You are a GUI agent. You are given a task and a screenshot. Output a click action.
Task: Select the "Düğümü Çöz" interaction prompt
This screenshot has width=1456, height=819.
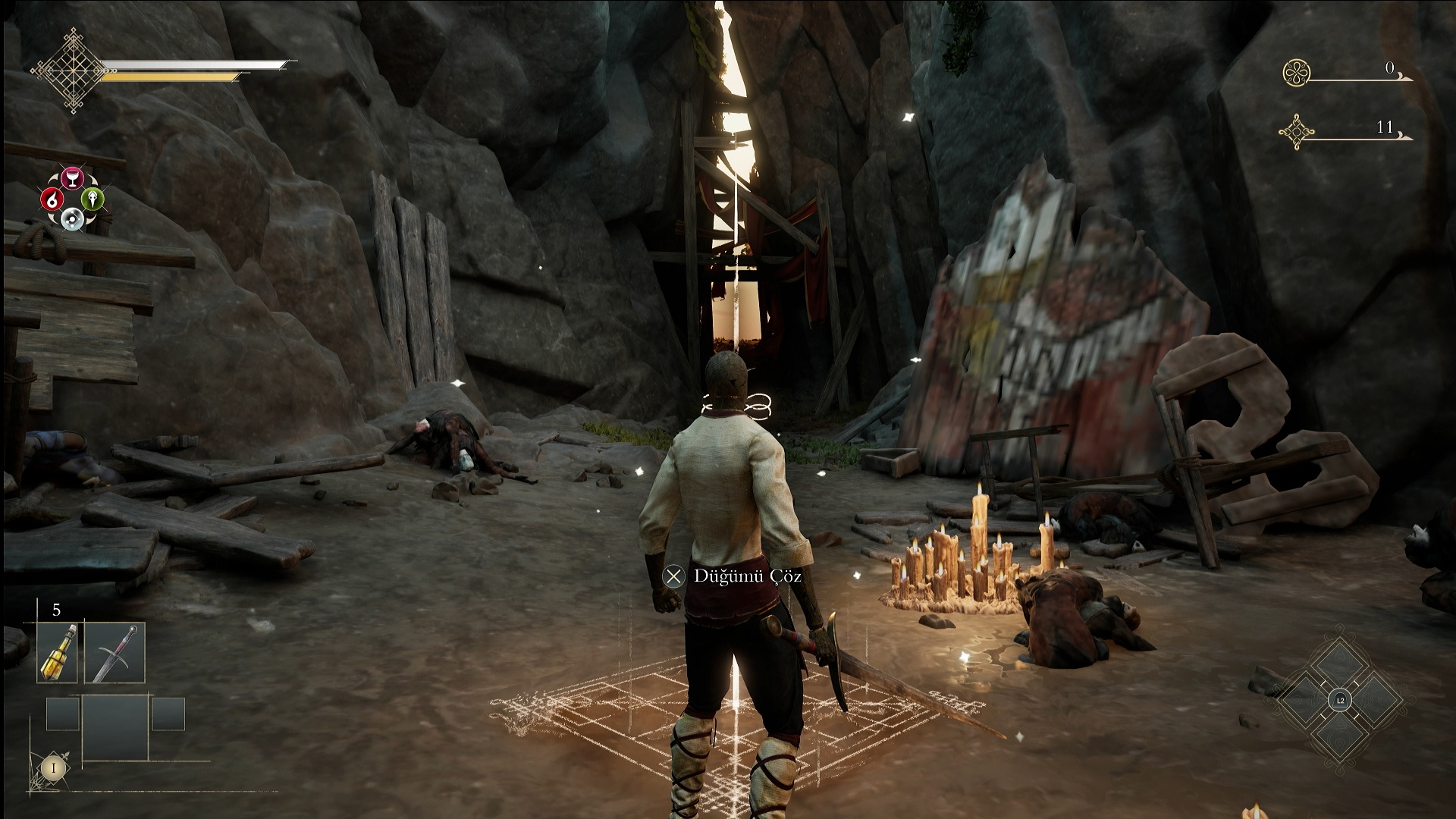(x=733, y=576)
